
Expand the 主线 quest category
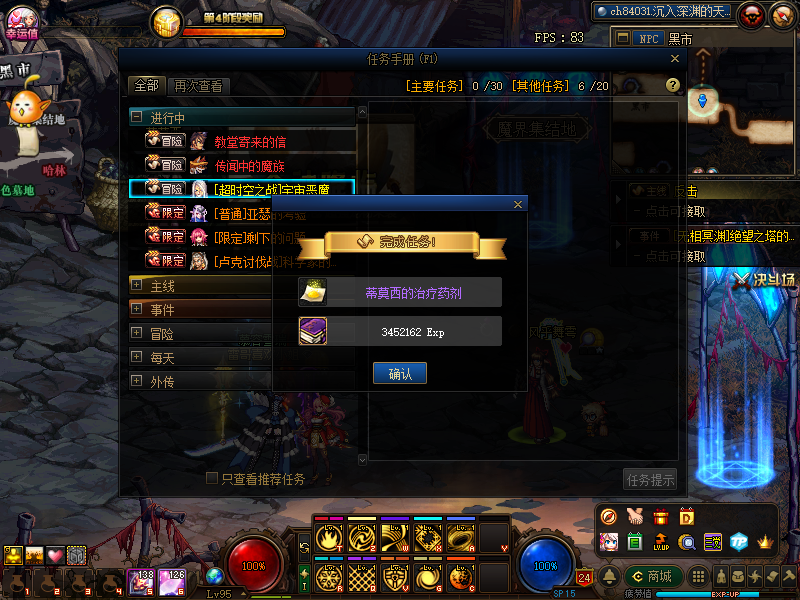[x=137, y=285]
